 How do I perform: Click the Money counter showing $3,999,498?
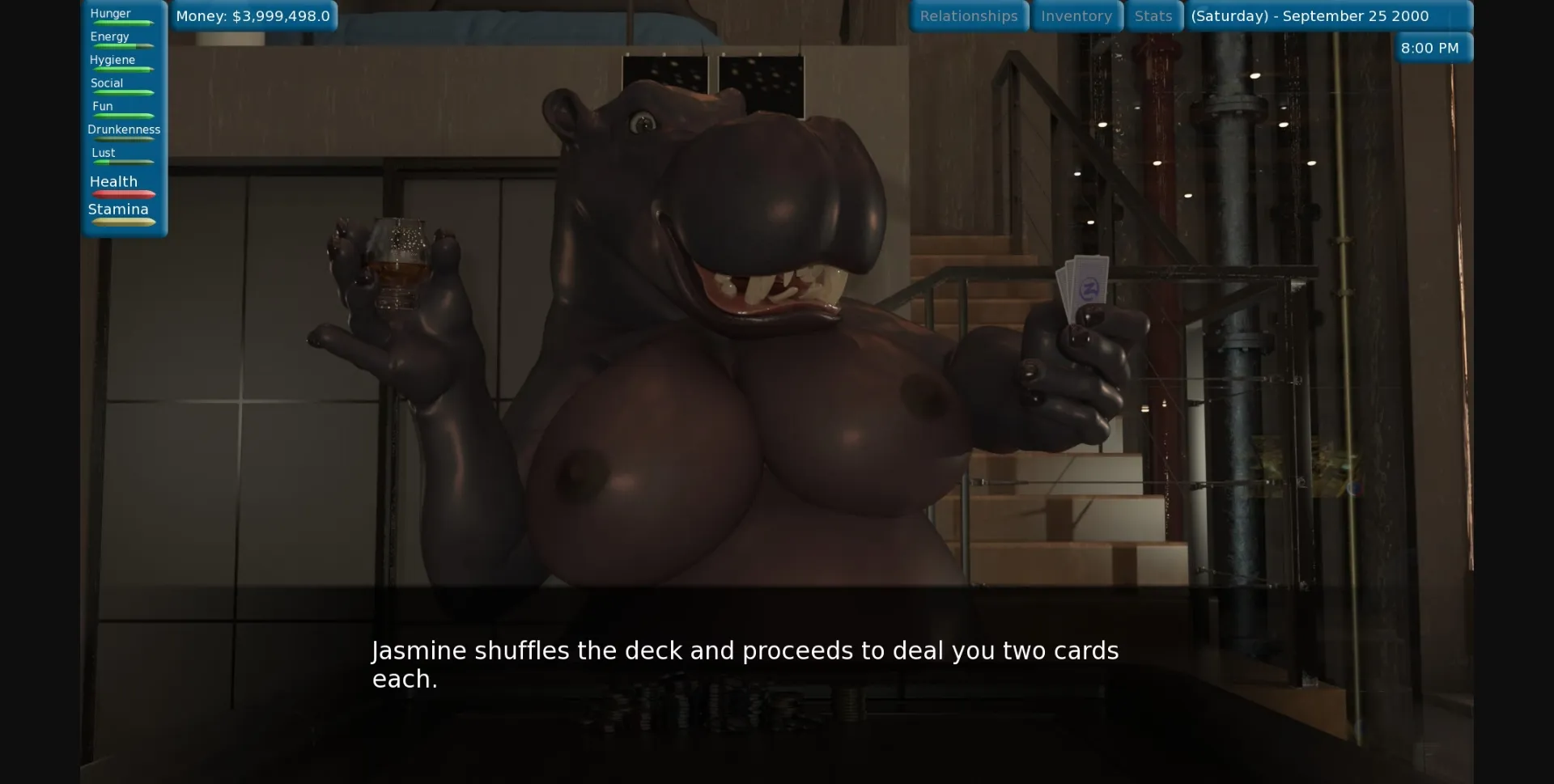(x=253, y=15)
